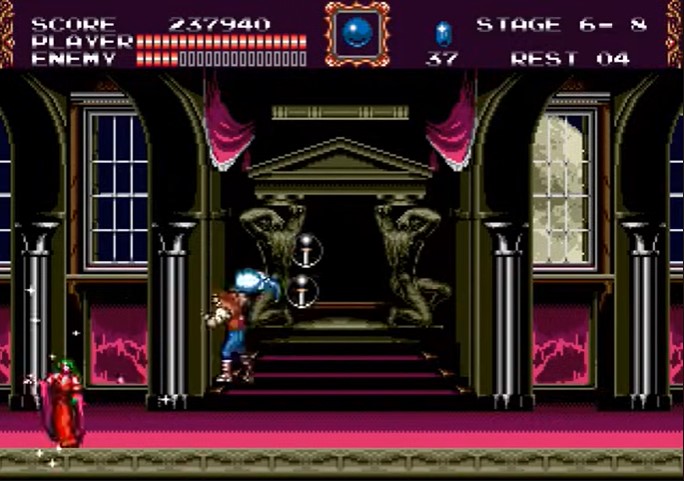Select the blue orb sub-weapon box
Viewport: 684px width, 481px height.
click(x=356, y=32)
